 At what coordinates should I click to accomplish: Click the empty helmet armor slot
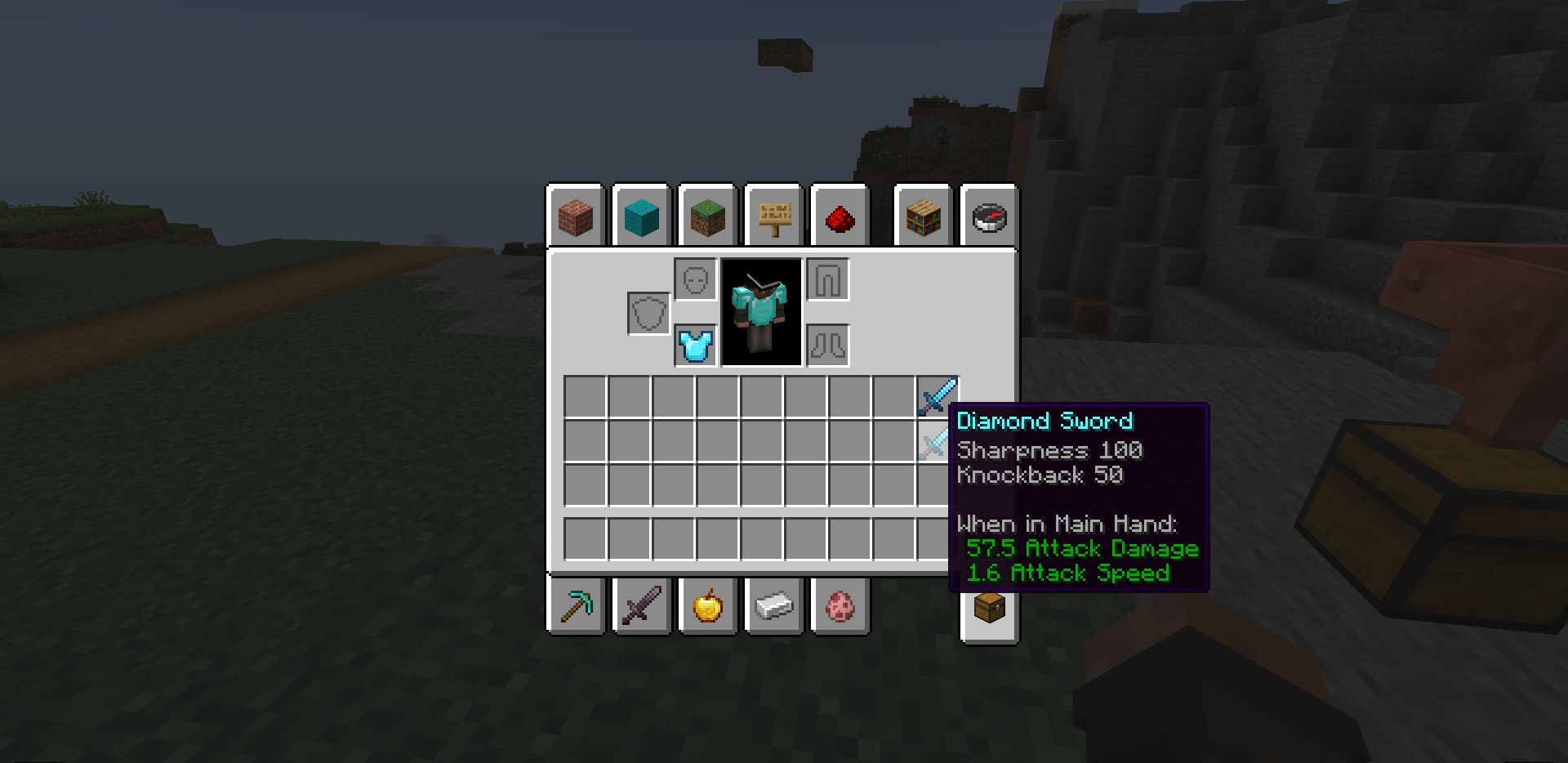(x=696, y=280)
